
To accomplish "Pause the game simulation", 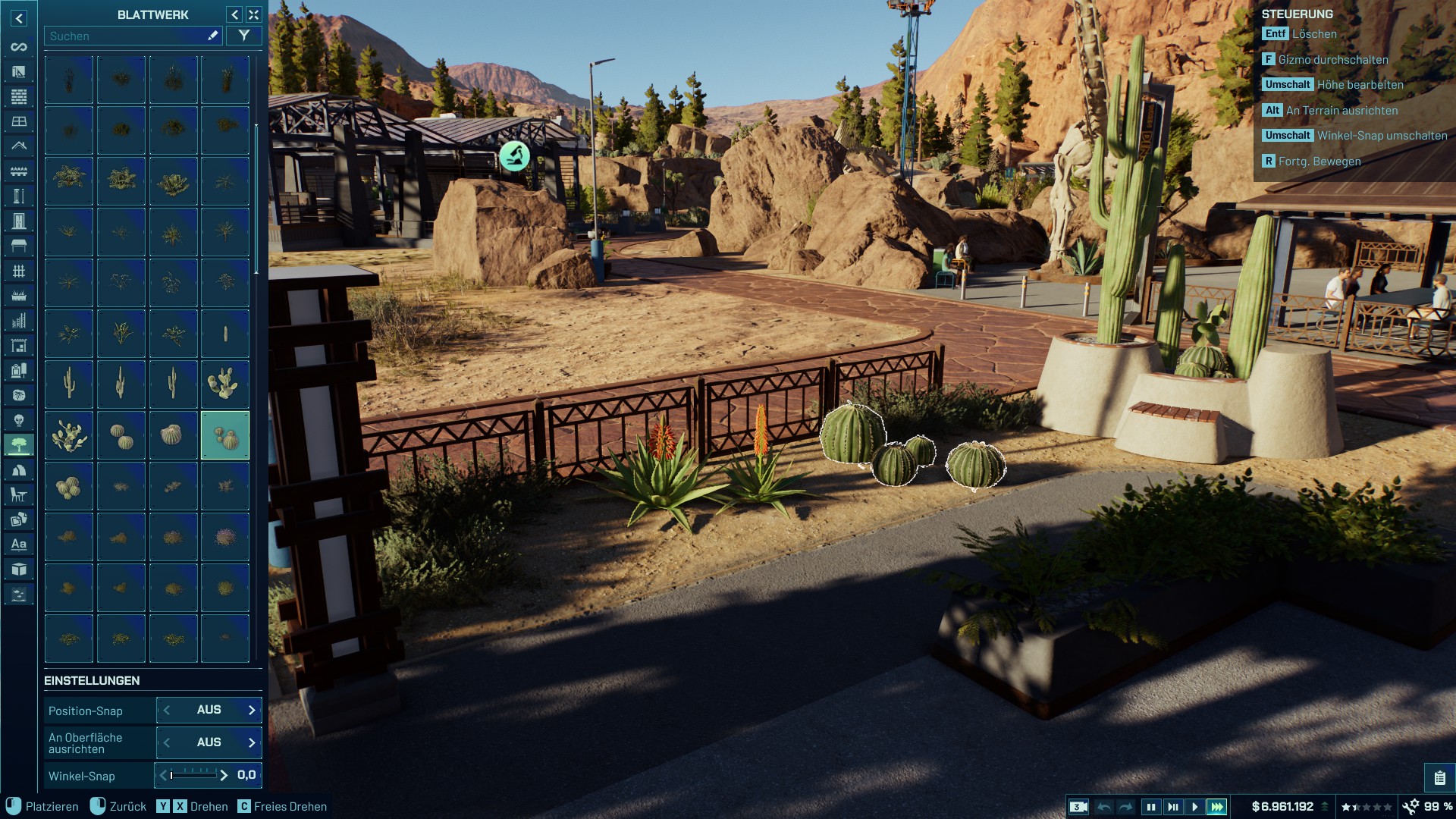I will [1150, 807].
